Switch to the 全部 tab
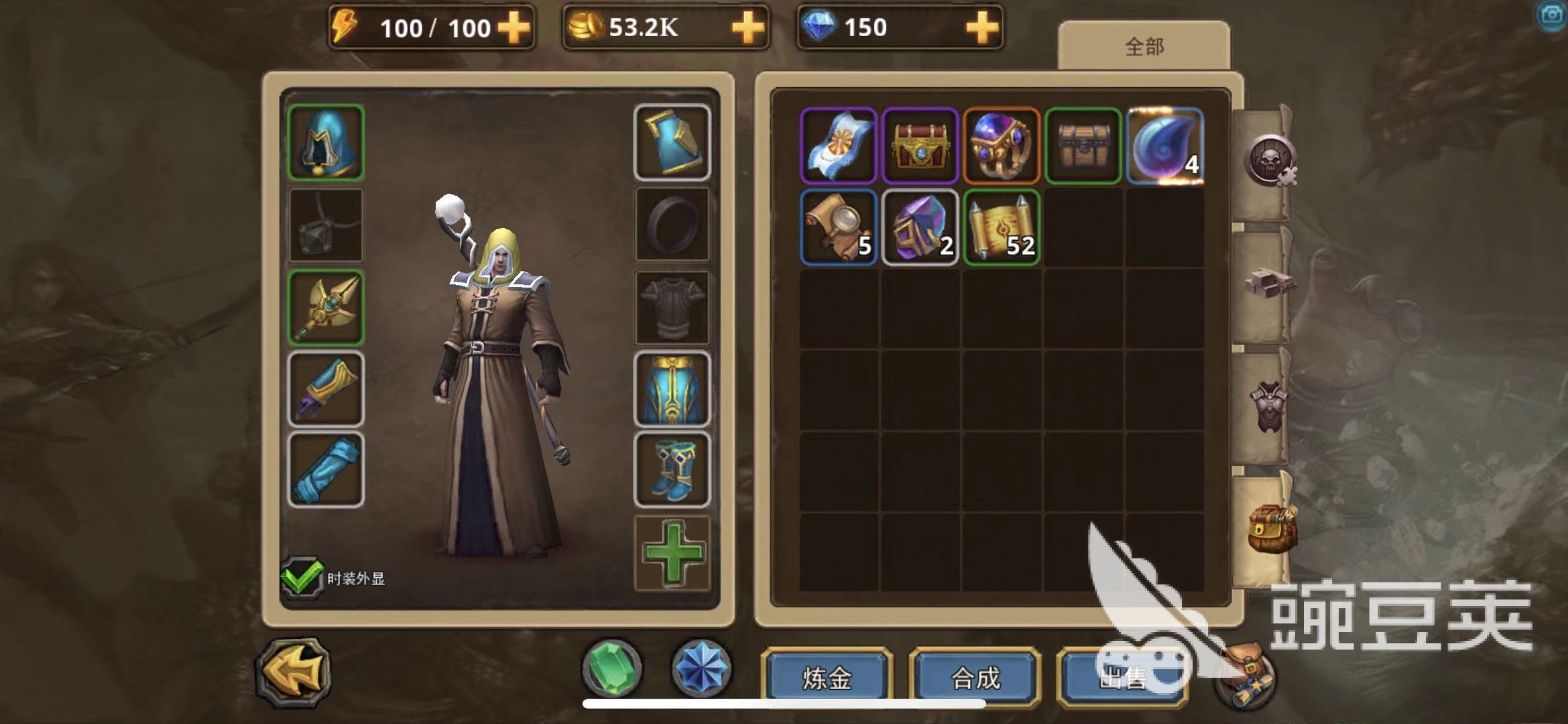 pyautogui.click(x=1144, y=46)
